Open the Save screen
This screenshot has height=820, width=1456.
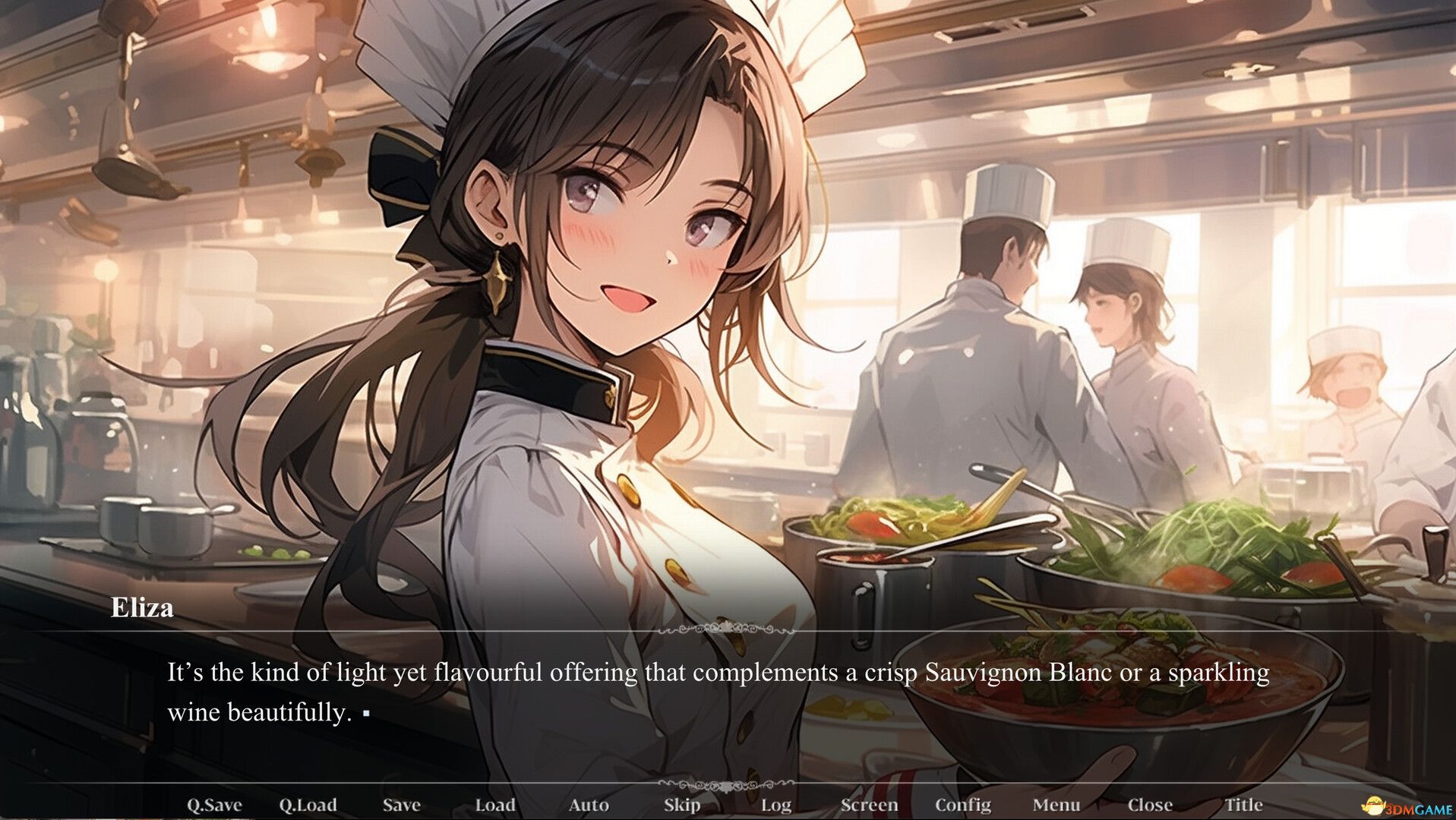pos(402,804)
